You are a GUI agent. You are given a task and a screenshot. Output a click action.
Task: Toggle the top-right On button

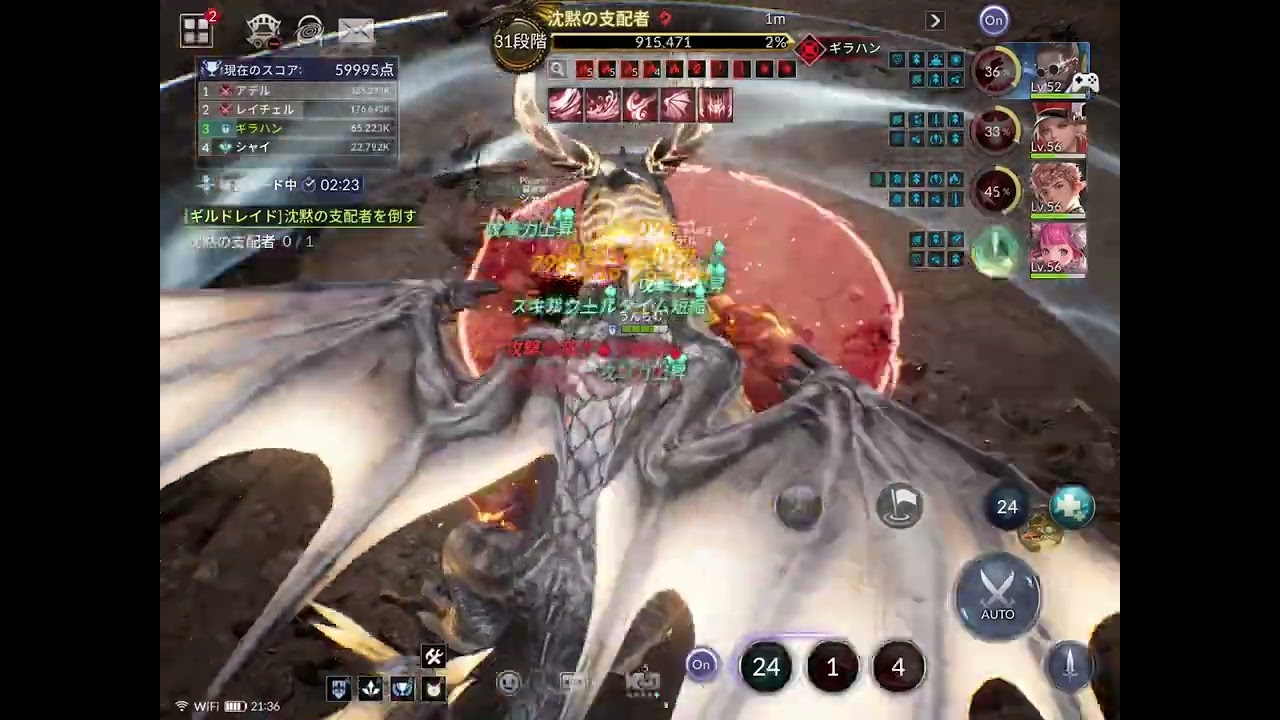[993, 20]
